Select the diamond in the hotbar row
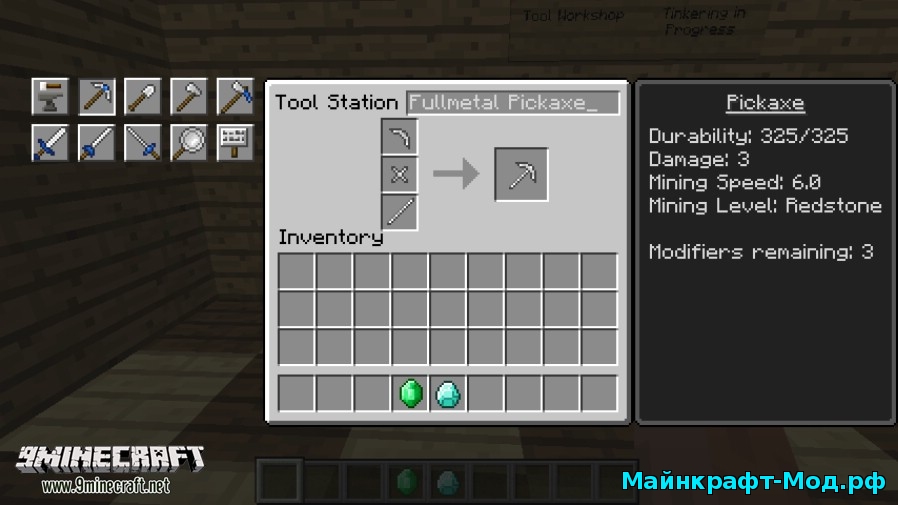This screenshot has height=505, width=898. click(x=448, y=394)
